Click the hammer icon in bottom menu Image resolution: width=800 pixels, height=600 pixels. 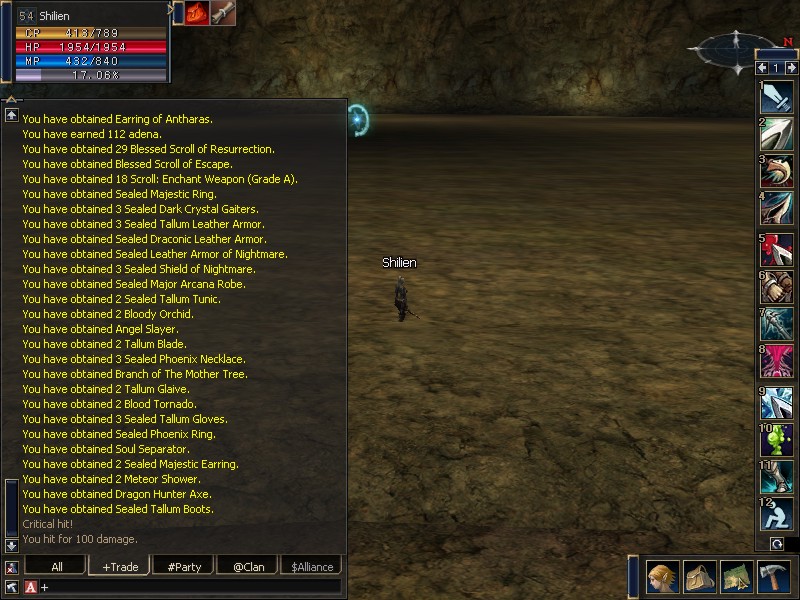point(773,578)
